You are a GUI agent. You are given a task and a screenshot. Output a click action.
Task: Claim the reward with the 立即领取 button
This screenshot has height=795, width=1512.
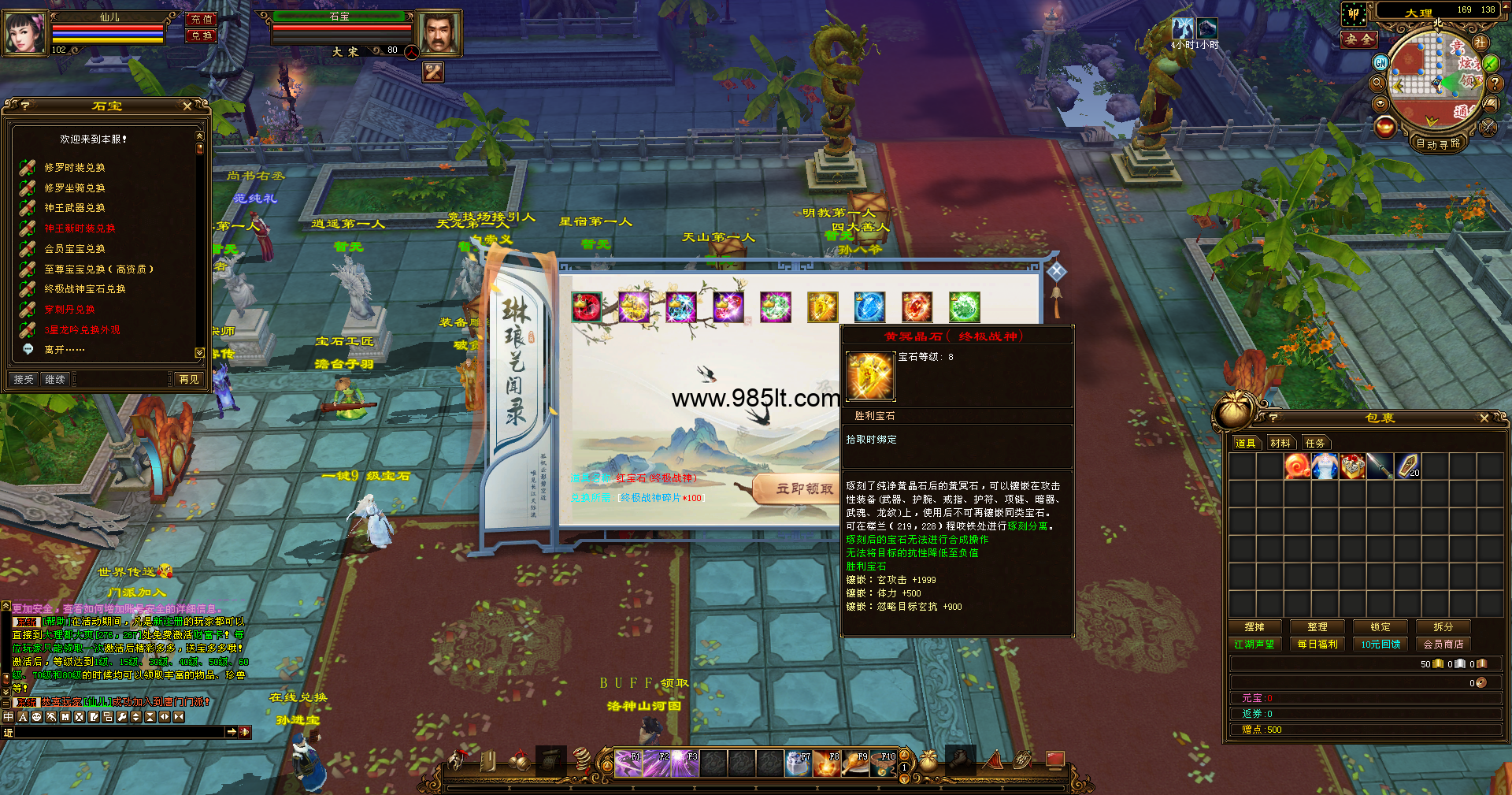click(803, 489)
